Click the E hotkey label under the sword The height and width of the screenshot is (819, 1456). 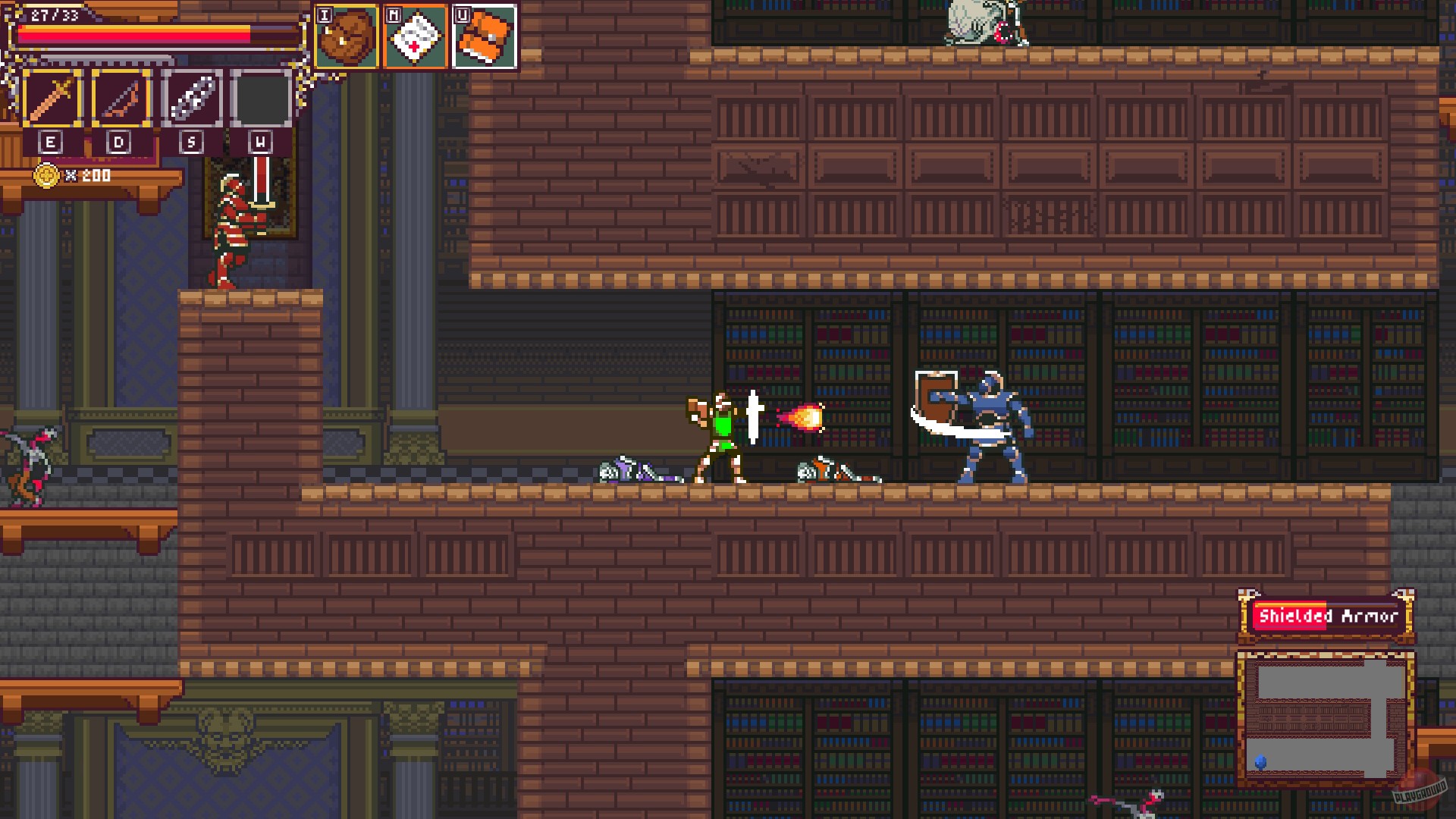coord(49,141)
